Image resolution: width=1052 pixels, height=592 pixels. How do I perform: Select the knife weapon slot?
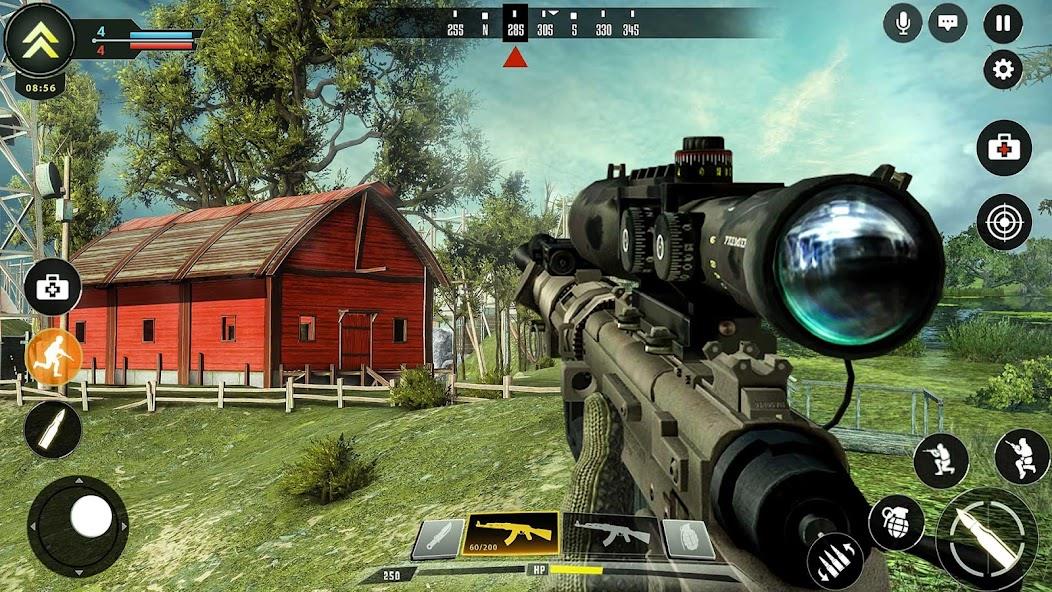[x=438, y=539]
